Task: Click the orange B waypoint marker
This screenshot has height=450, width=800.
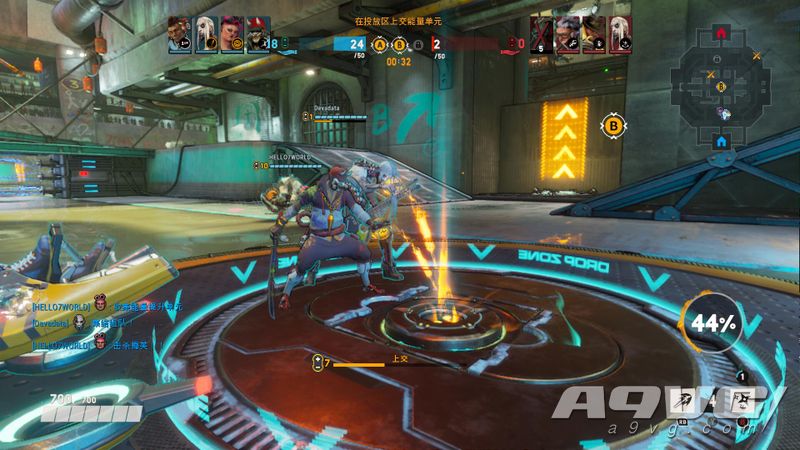Action: click(x=611, y=126)
